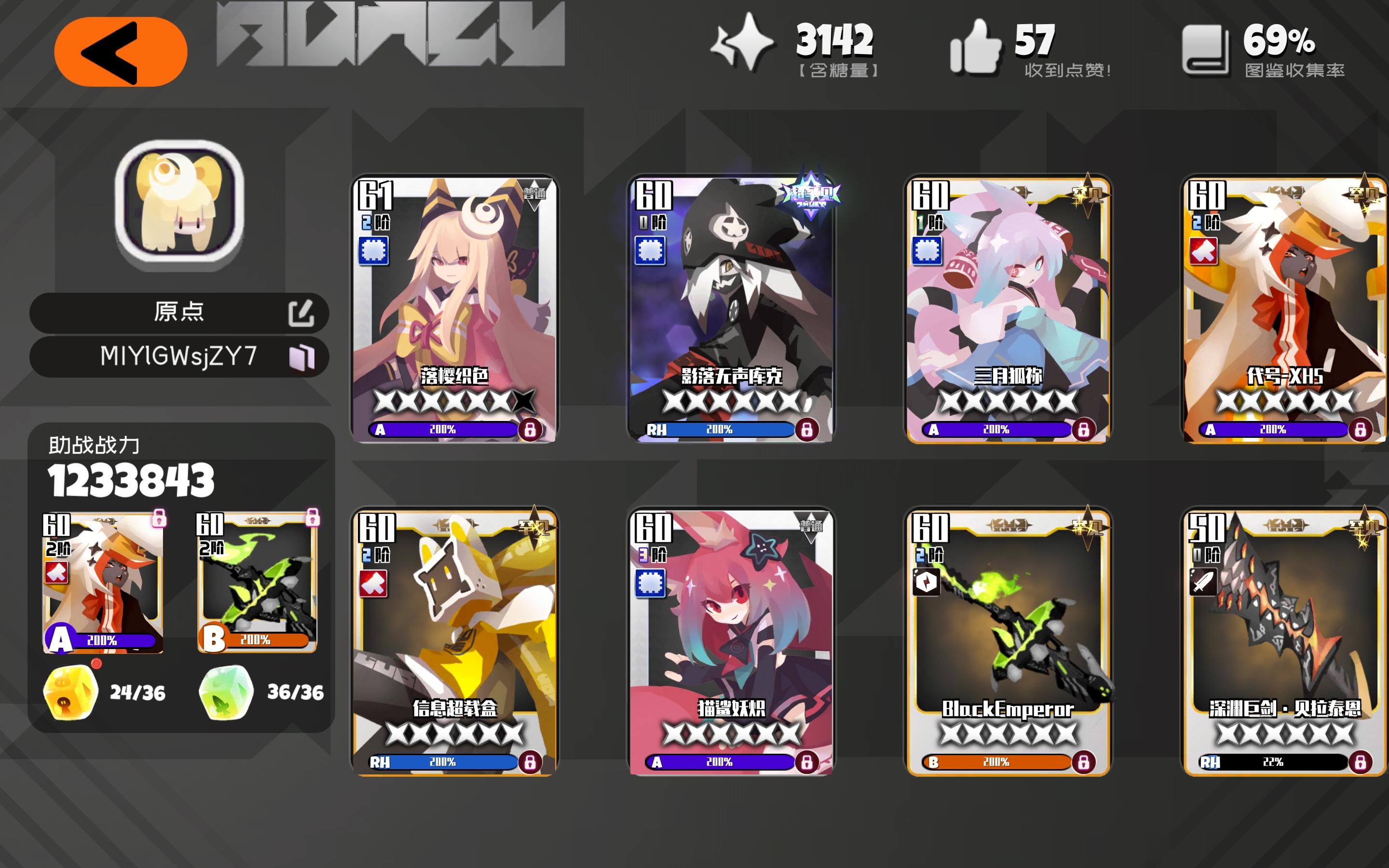Open the collection book icon showing 69%
This screenshot has height=868, width=1389.
point(1211,49)
